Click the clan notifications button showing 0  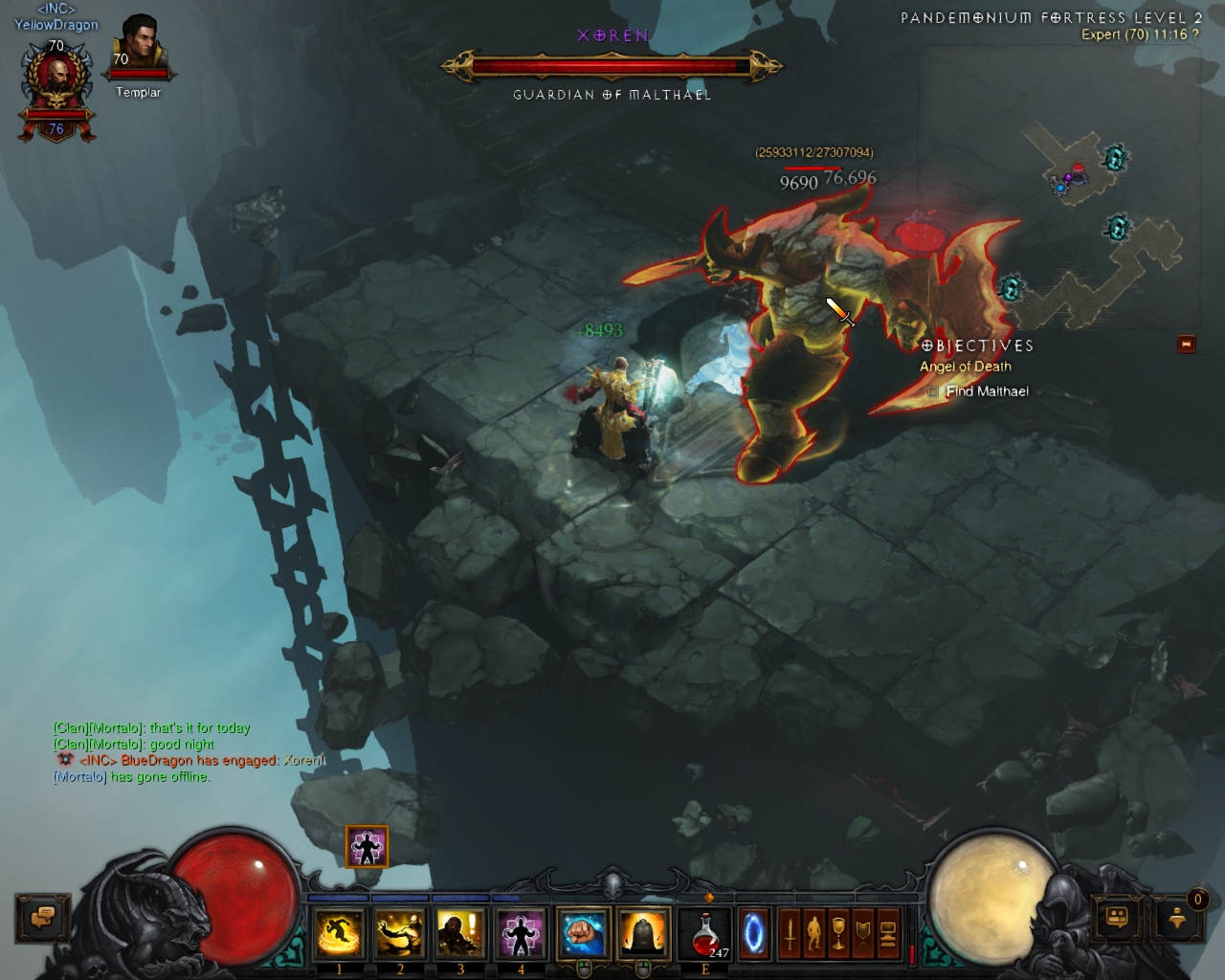(x=1179, y=917)
